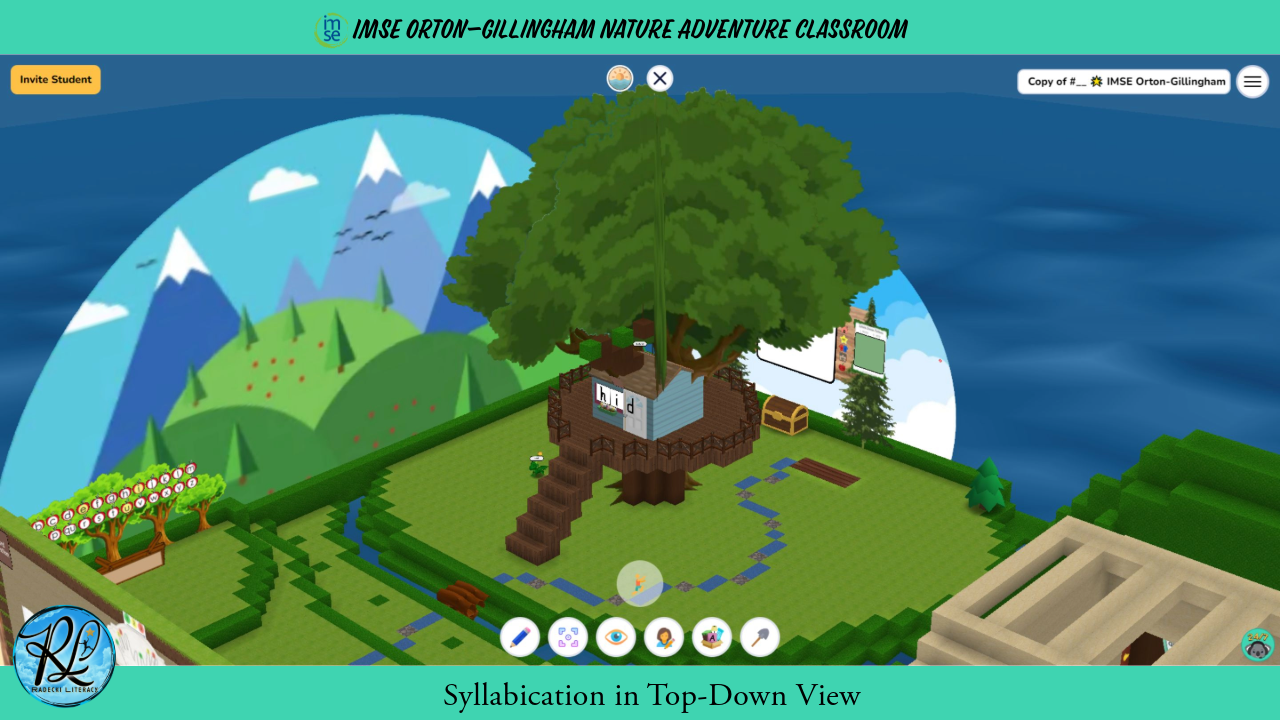Open the asset library box tool
The image size is (1280, 720).
click(711, 637)
